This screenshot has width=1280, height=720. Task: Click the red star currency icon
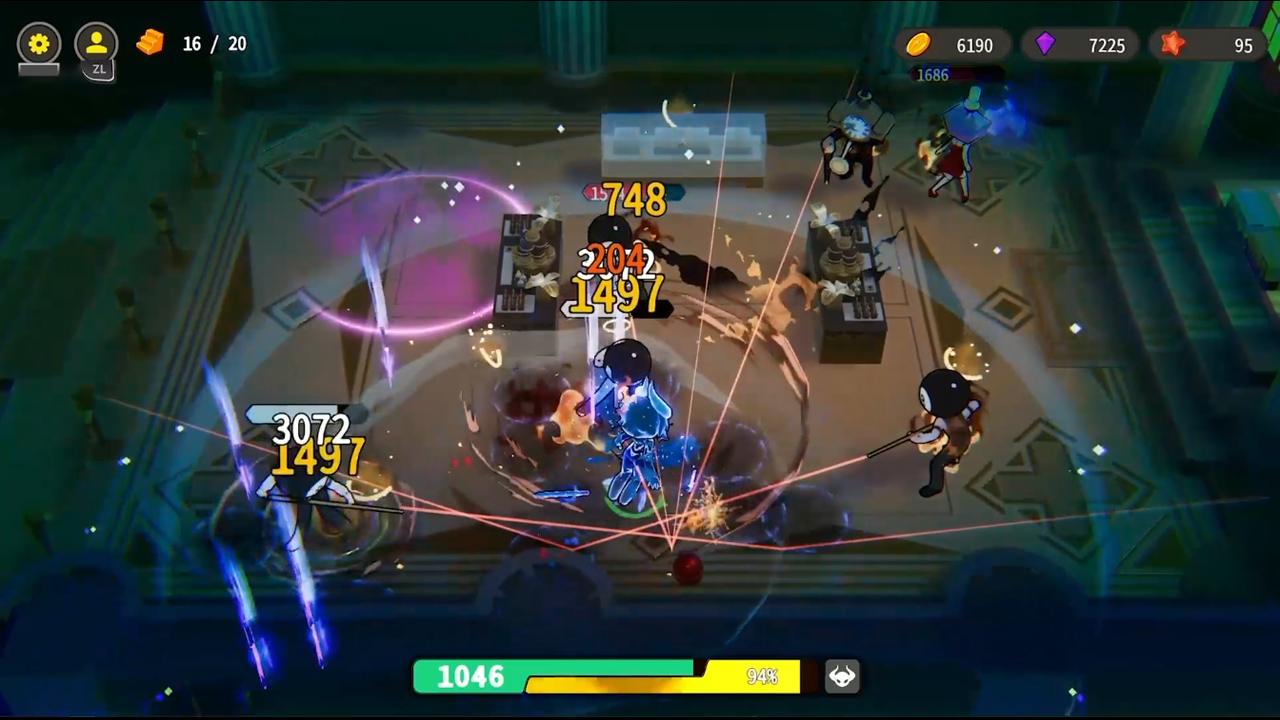1172,45
